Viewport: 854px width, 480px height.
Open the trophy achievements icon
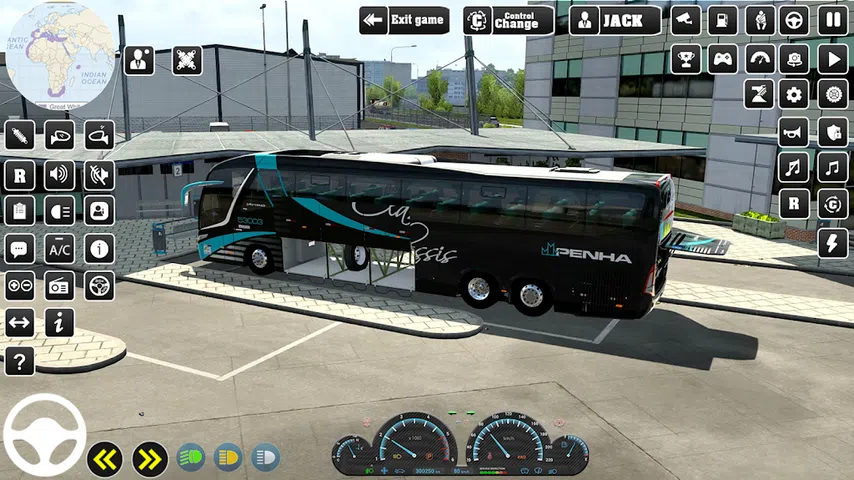pos(686,58)
